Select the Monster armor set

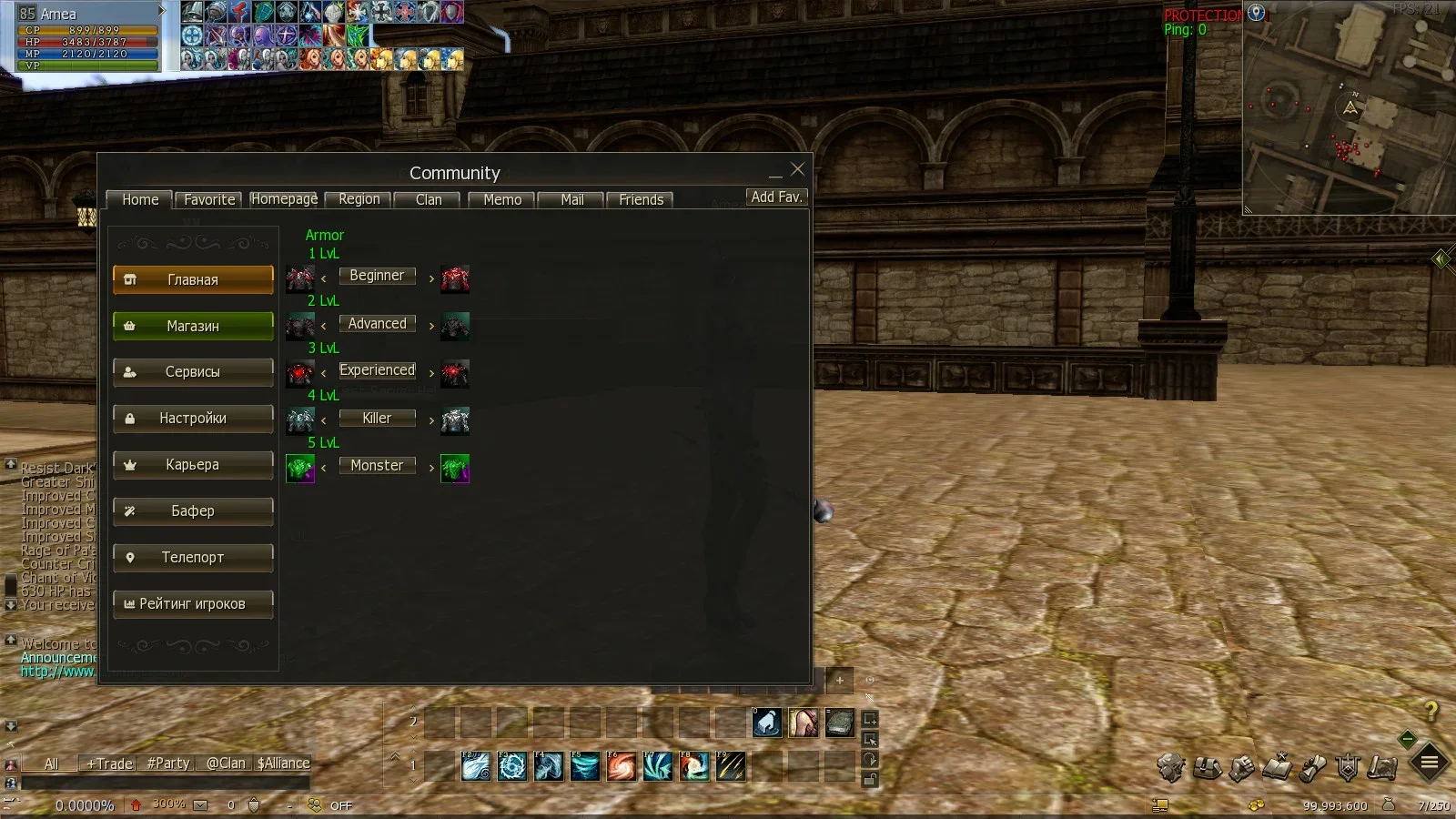[377, 466]
